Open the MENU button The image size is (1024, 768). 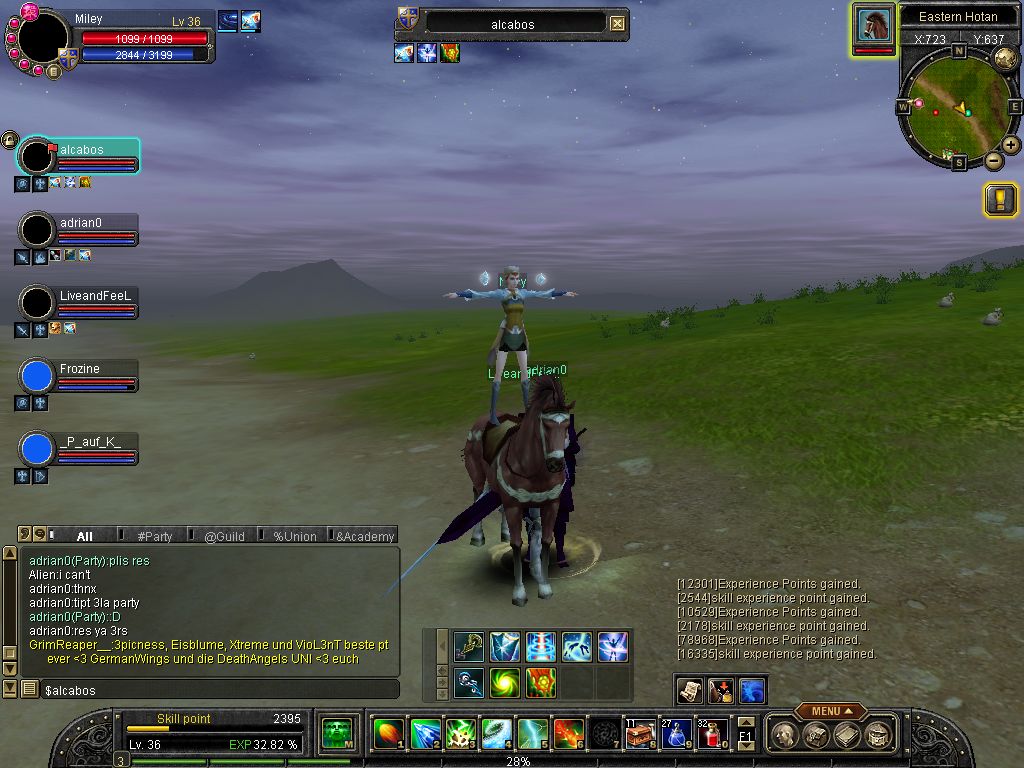830,711
